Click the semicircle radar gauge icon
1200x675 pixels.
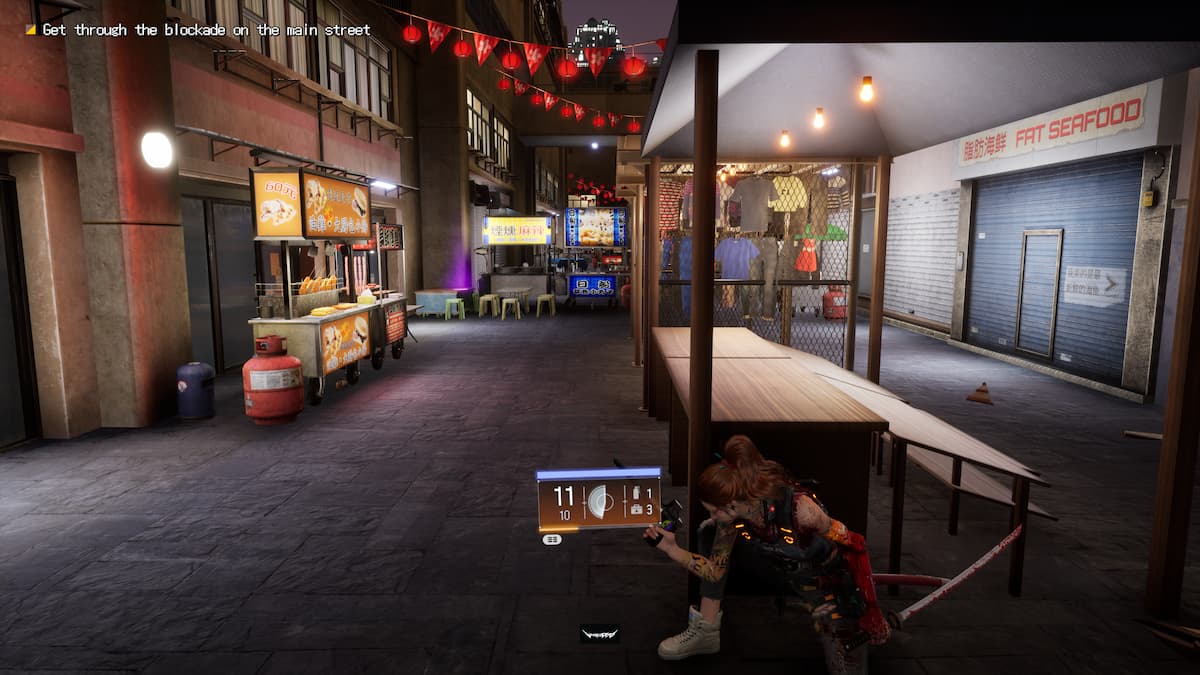[602, 500]
